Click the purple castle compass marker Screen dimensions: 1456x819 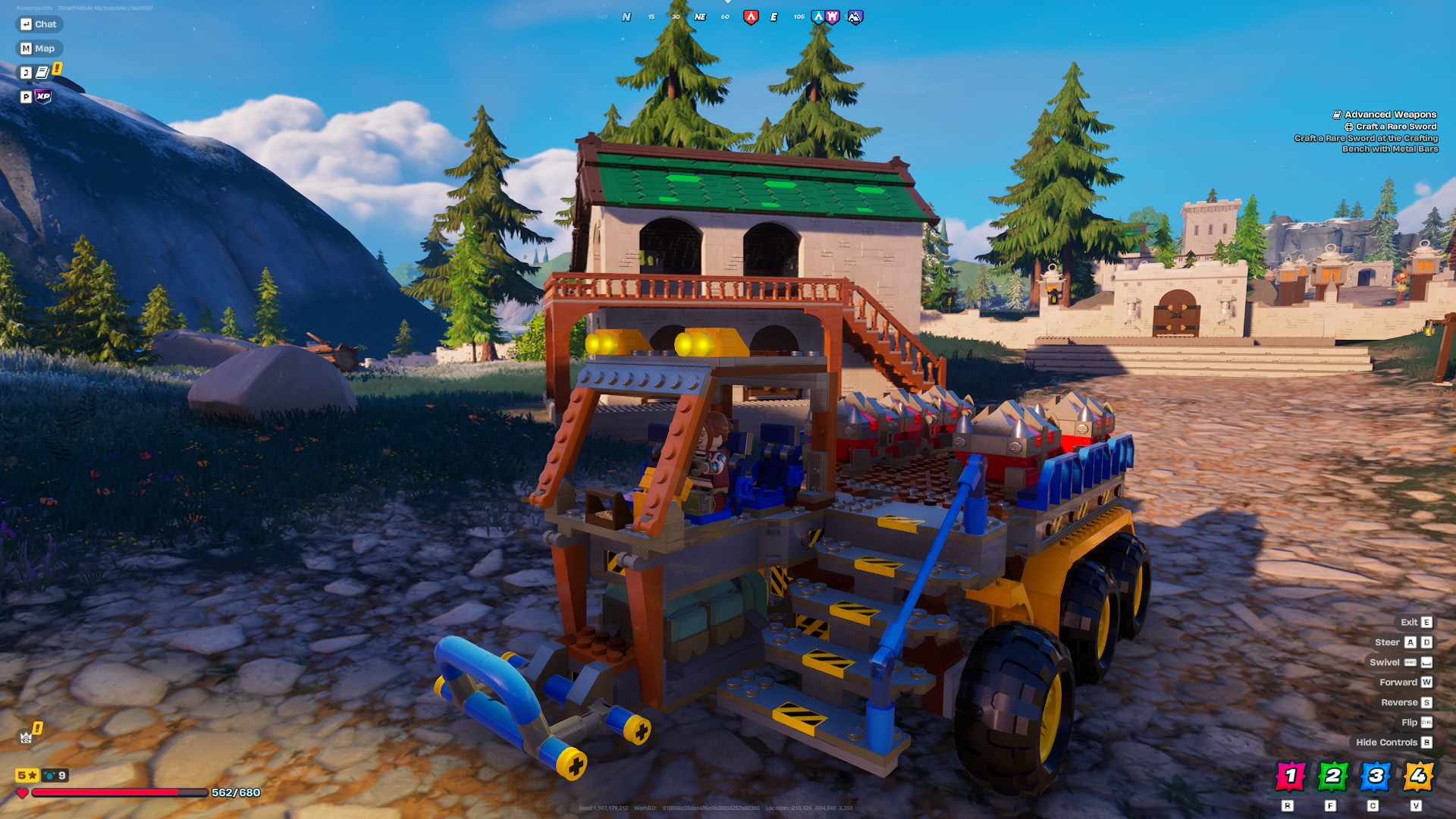[x=832, y=17]
